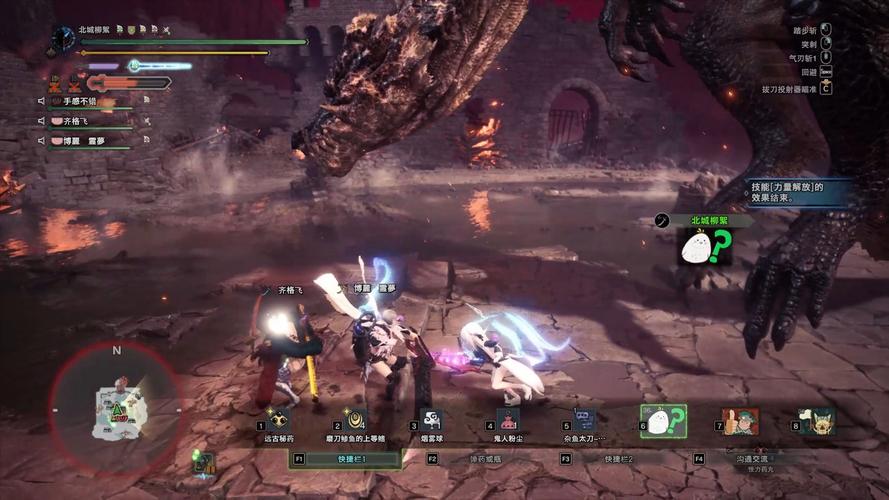The width and height of the screenshot is (889, 500).
Task: Open the circular minimap
Action: 116,404
